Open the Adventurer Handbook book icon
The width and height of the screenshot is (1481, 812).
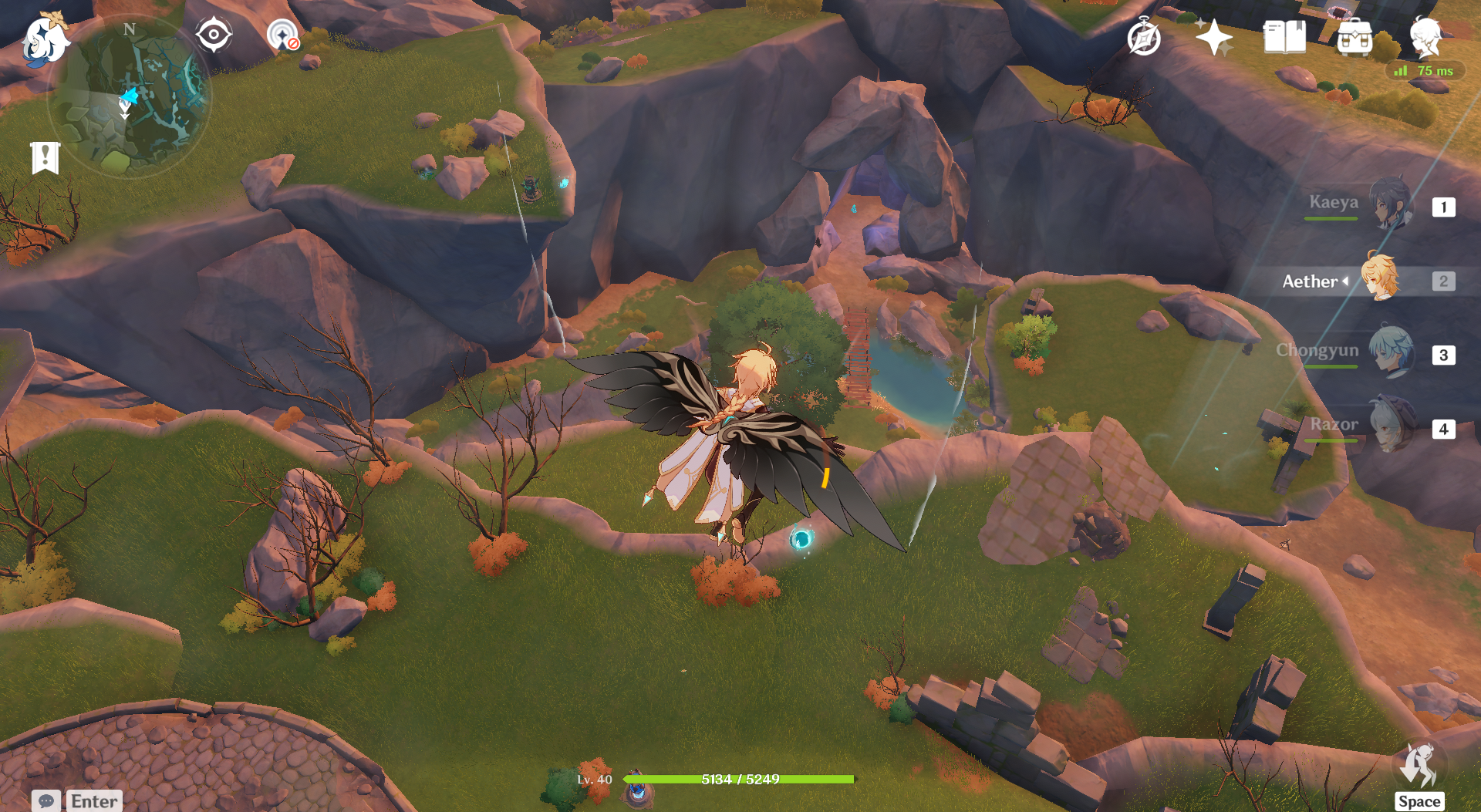[1284, 37]
